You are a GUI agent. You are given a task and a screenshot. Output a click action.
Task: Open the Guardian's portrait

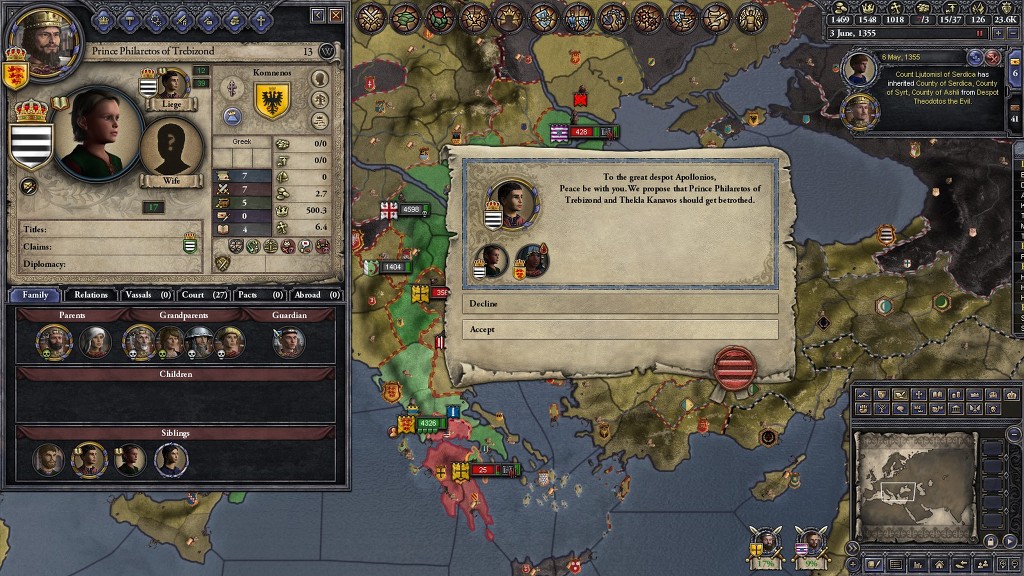click(290, 342)
